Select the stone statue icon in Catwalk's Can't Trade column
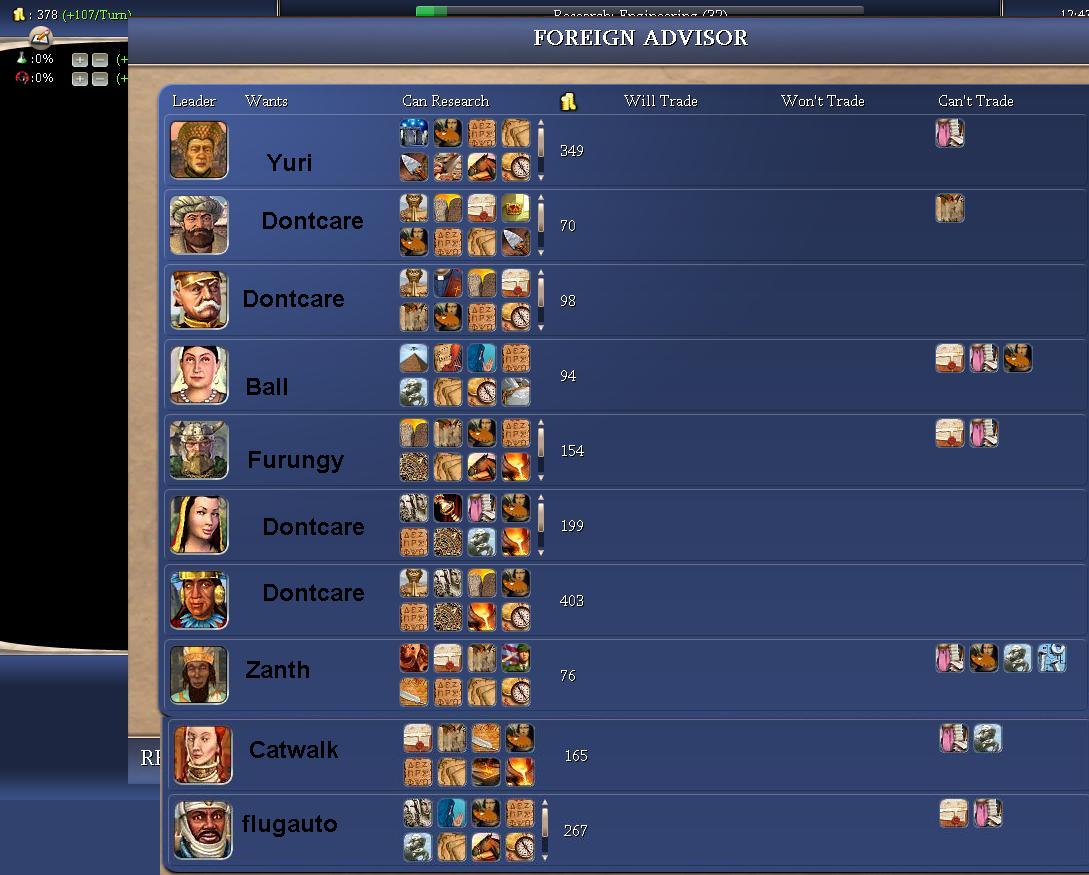Screen dimensions: 1089x875 coord(988,738)
